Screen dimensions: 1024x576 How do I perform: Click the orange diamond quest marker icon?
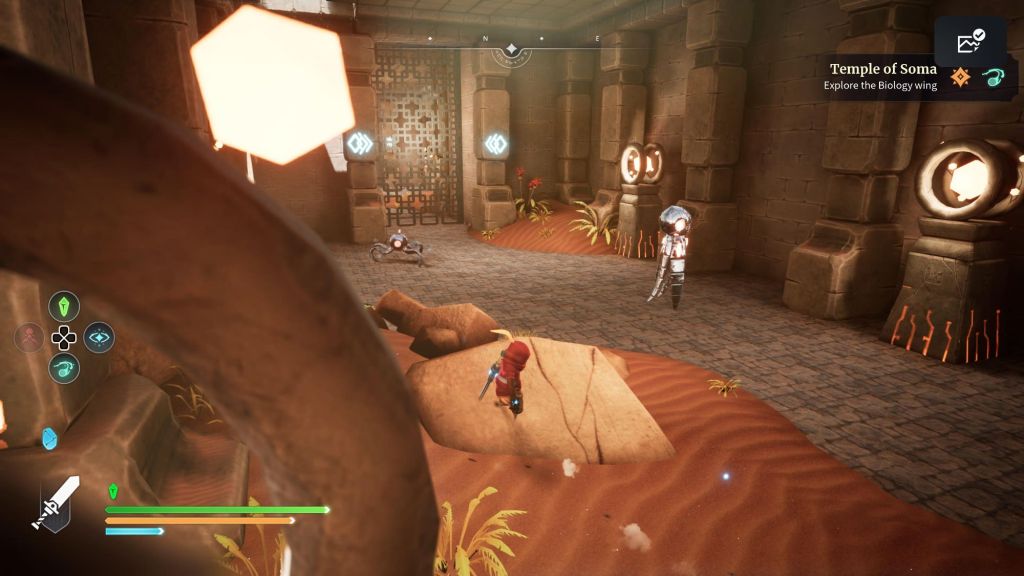tap(961, 77)
